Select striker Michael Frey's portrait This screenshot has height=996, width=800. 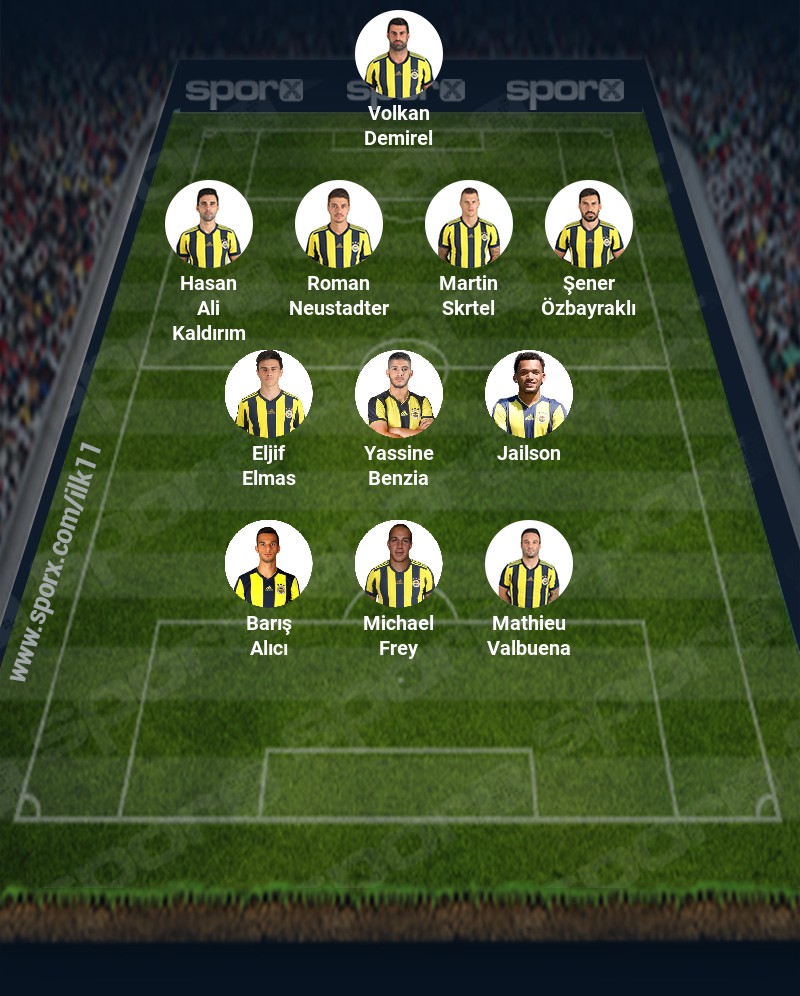(399, 564)
